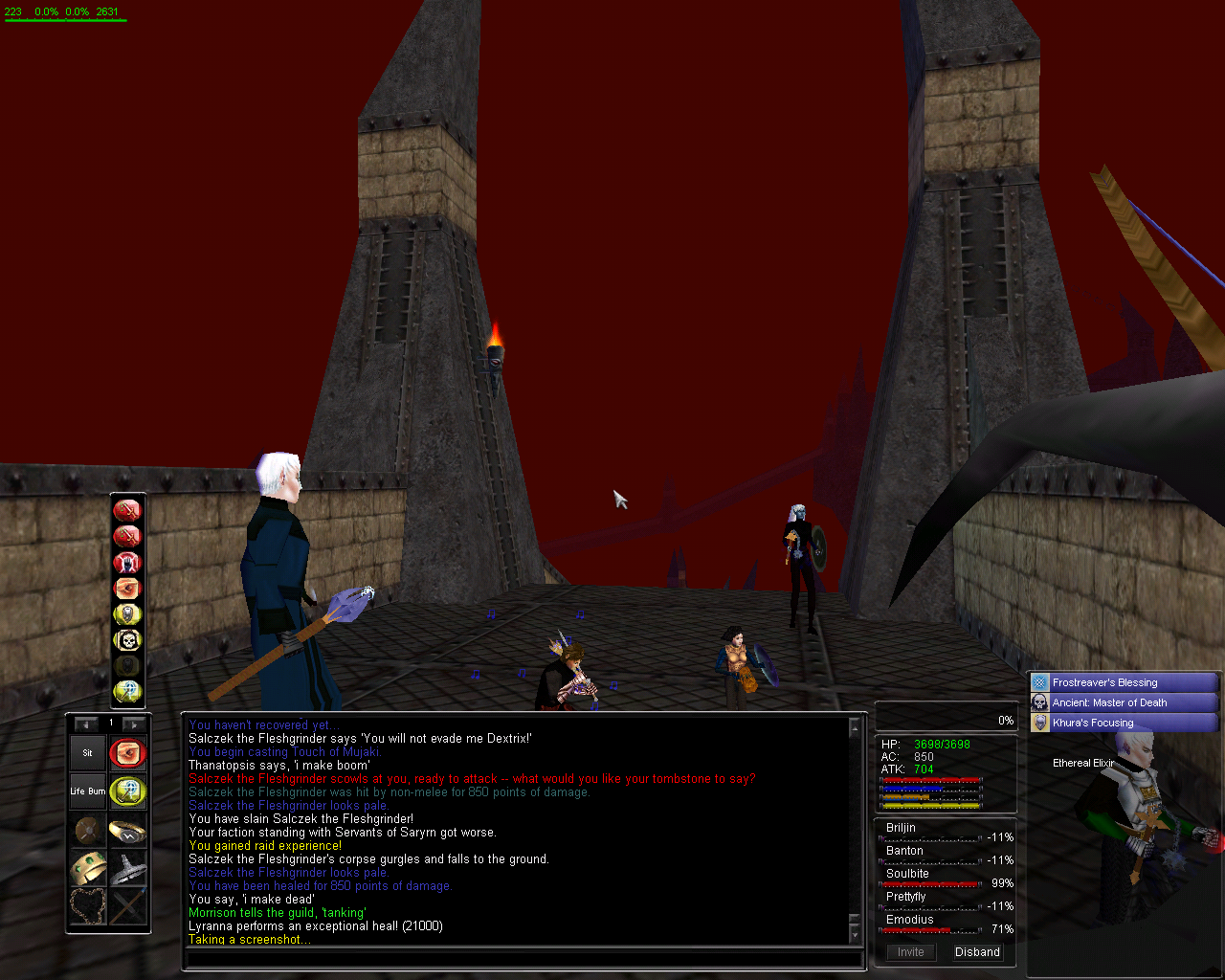
Task: Use the gold signet ring hotbar item
Action: [127, 830]
